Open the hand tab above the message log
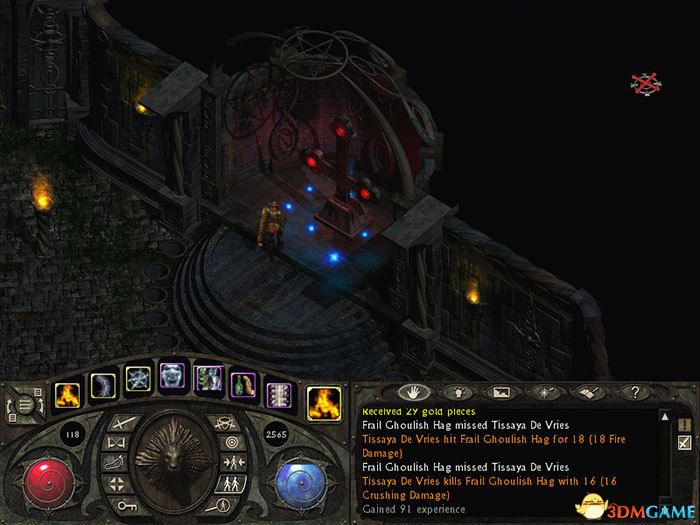The width and height of the screenshot is (700, 525). [x=409, y=391]
